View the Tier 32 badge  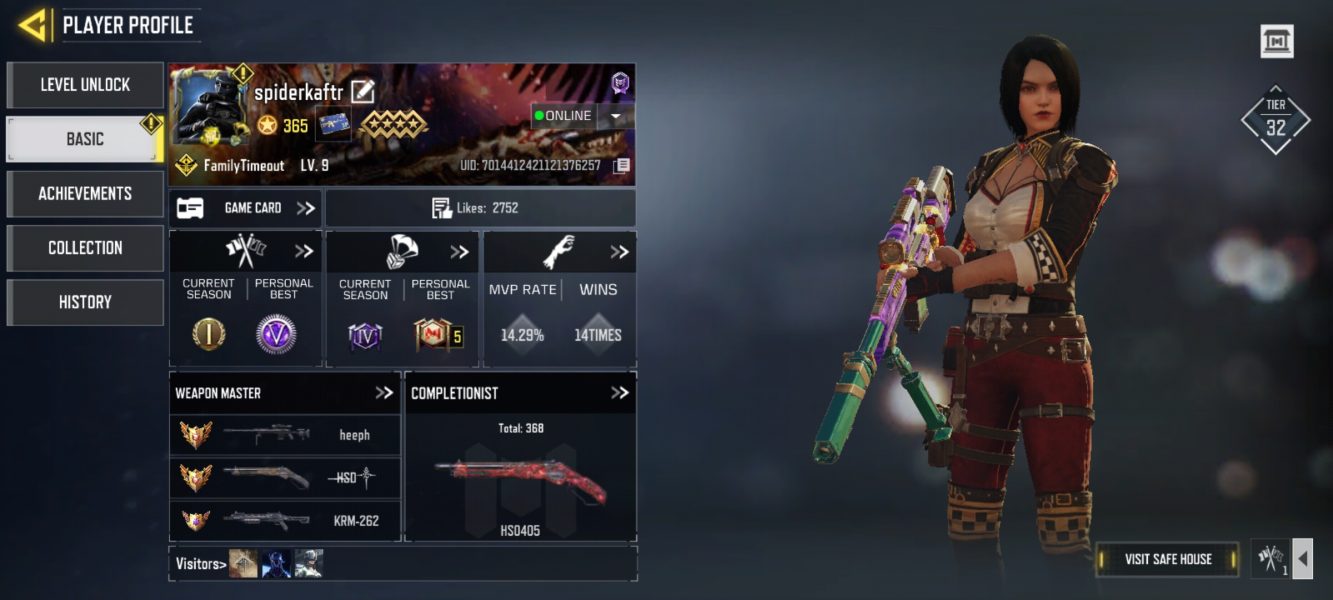1275,119
